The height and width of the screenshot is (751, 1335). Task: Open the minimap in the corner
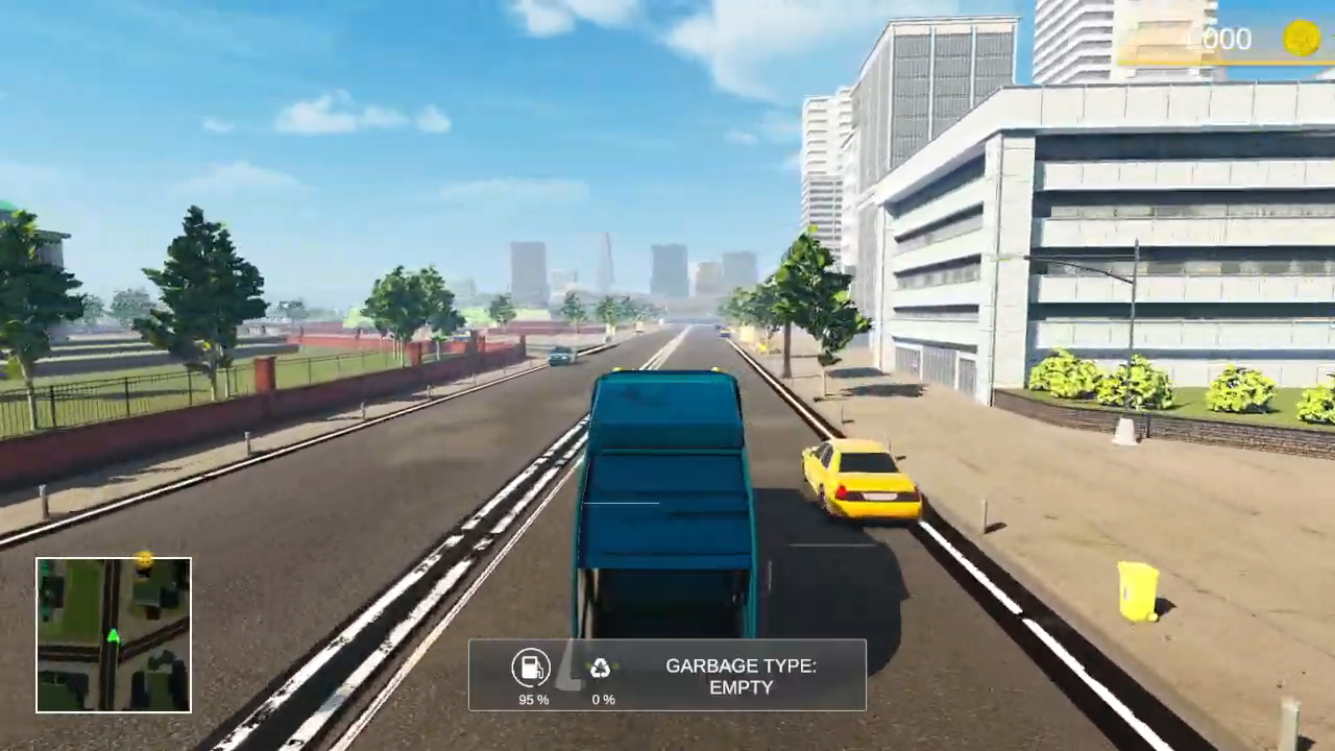(x=113, y=634)
